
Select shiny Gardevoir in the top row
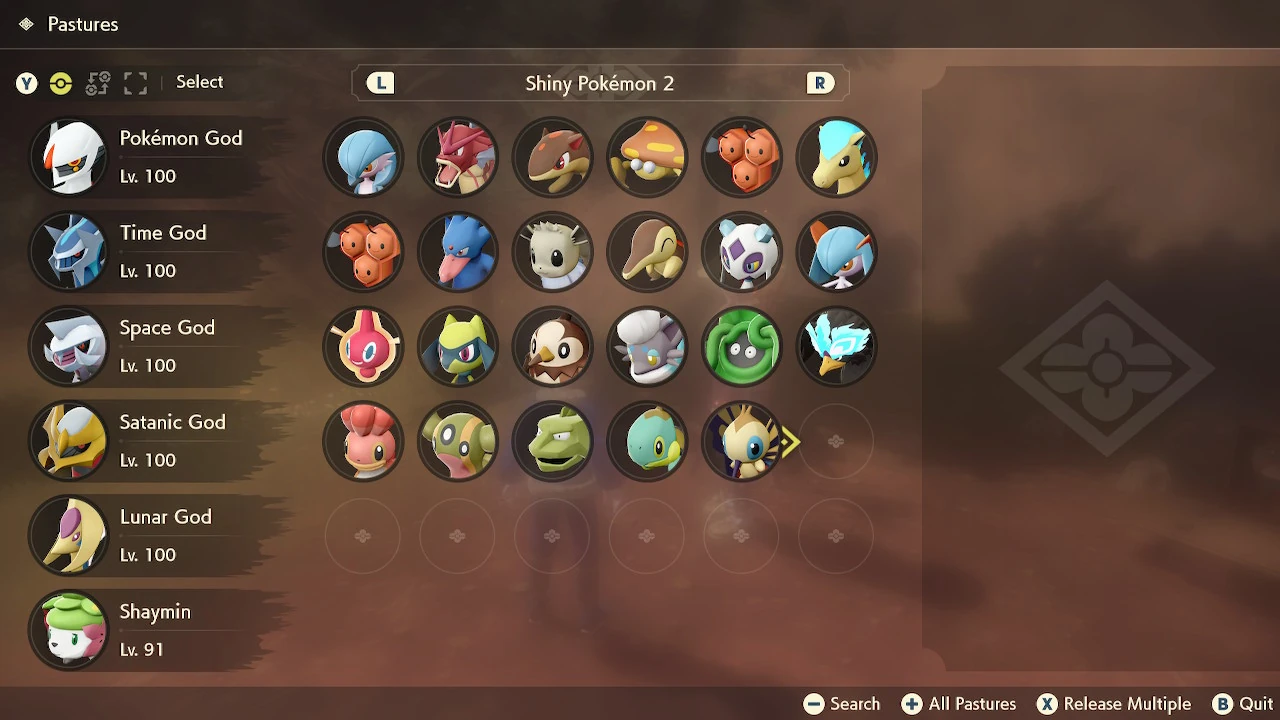363,157
